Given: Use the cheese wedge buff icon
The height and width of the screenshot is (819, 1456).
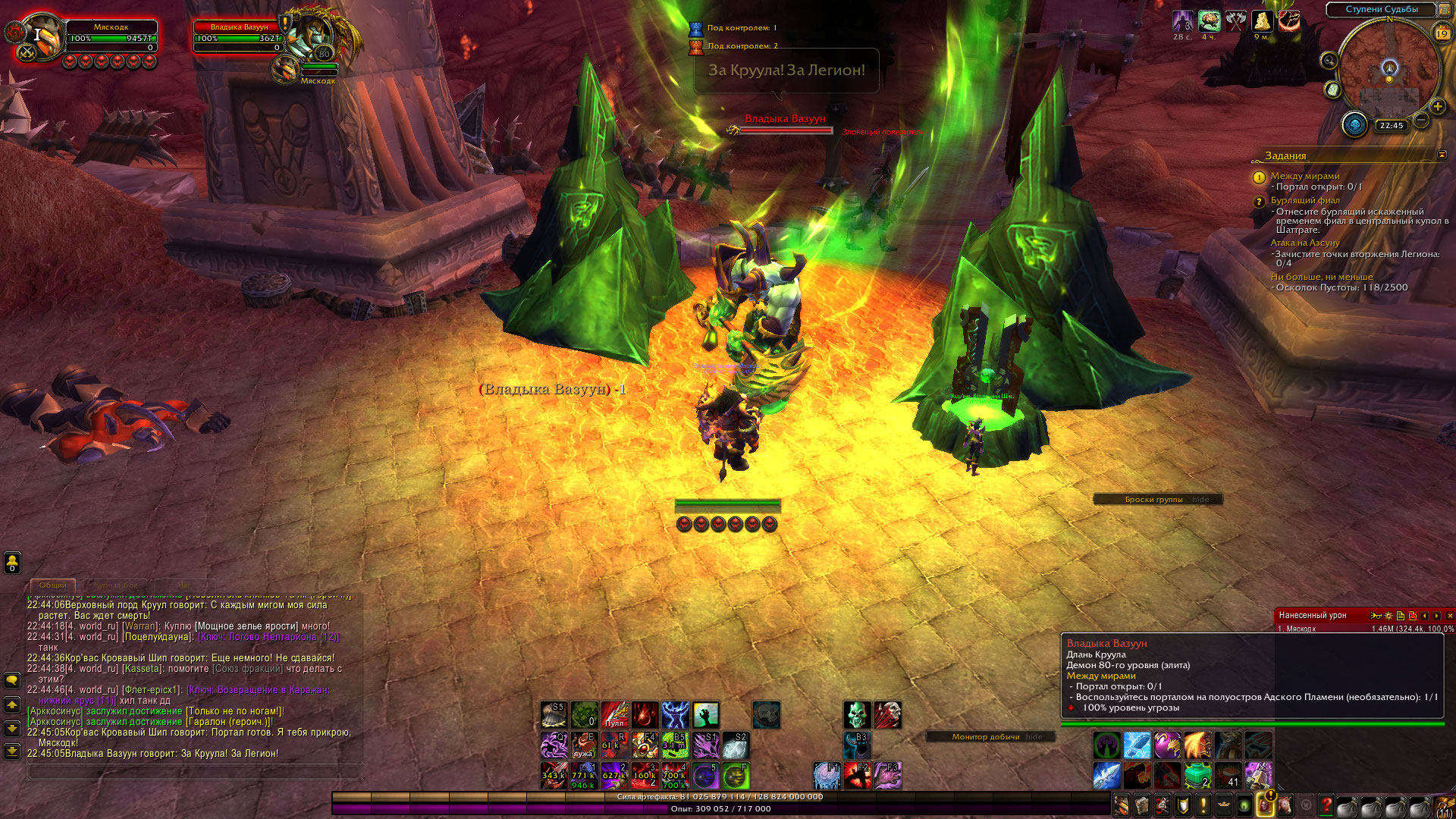Looking at the screenshot, I should coord(1262,20).
